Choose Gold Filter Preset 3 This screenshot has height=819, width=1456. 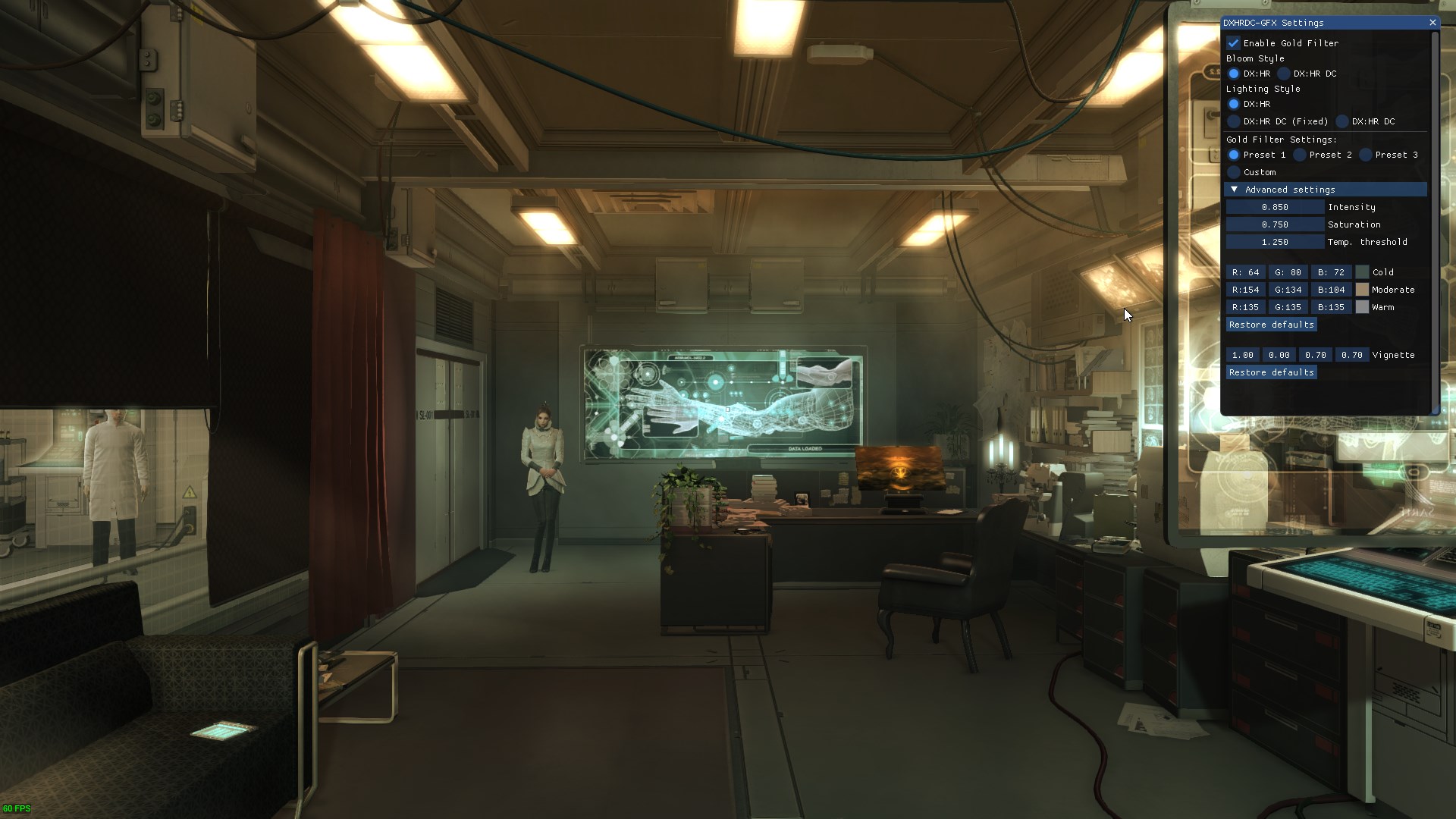click(1366, 155)
